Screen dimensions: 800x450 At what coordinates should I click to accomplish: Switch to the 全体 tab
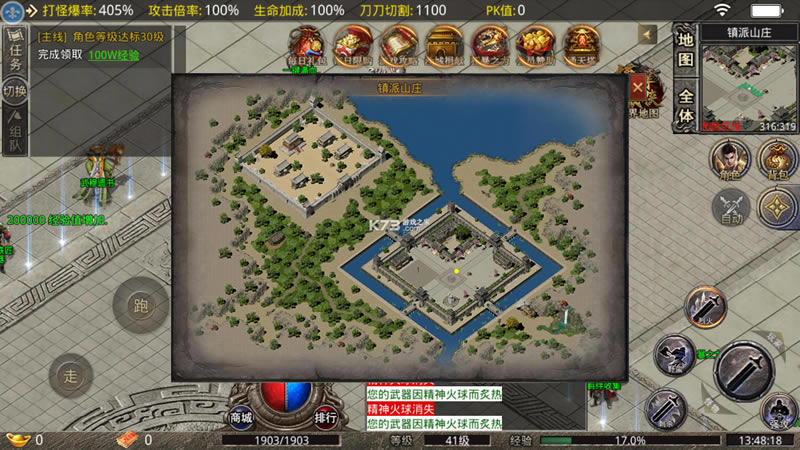click(685, 106)
